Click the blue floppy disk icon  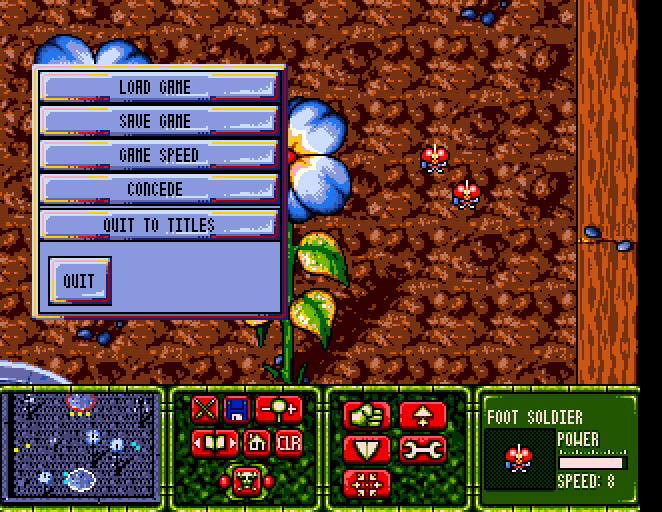(237, 409)
